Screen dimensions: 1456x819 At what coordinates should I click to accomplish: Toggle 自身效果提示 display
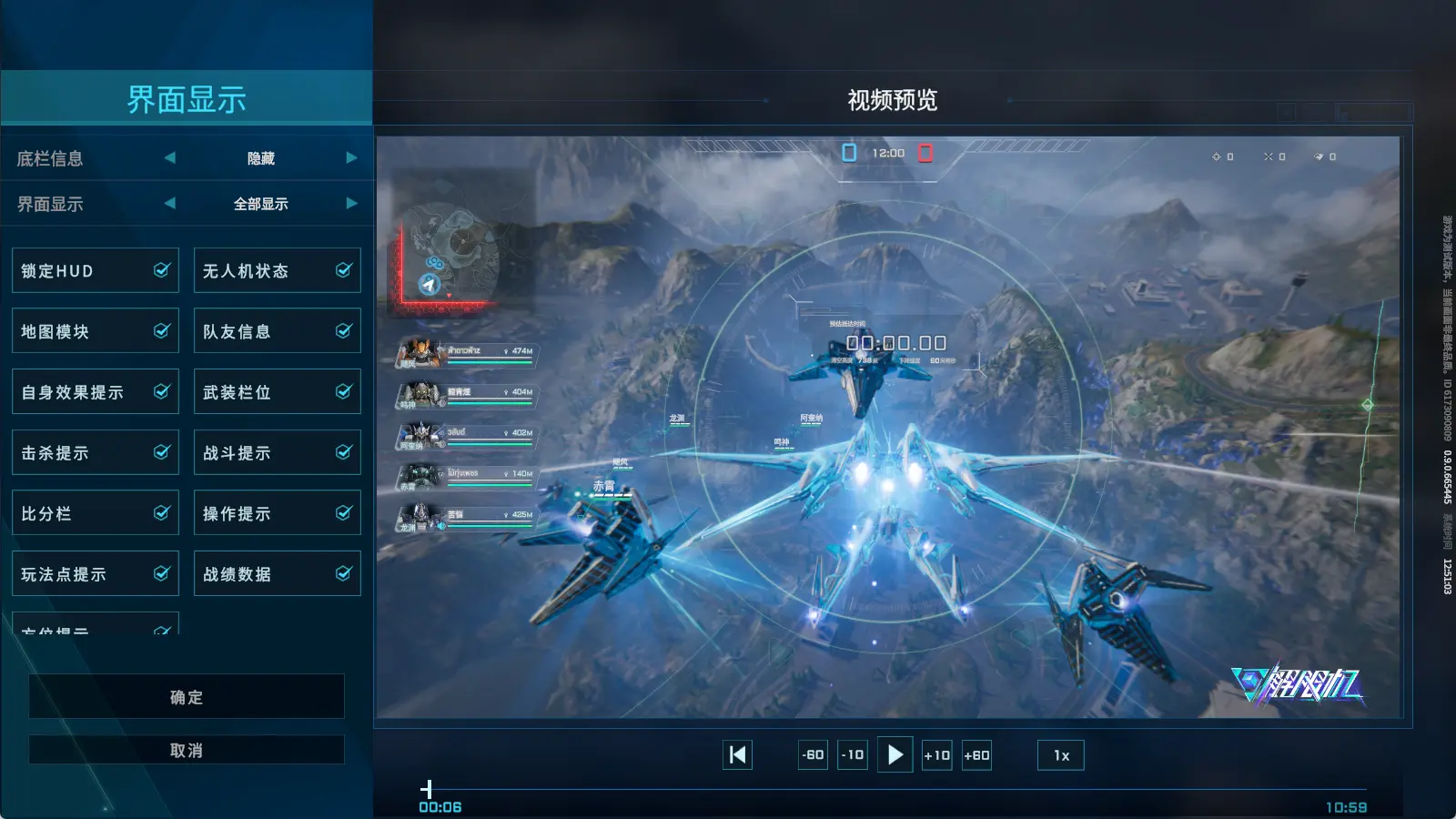(162, 392)
